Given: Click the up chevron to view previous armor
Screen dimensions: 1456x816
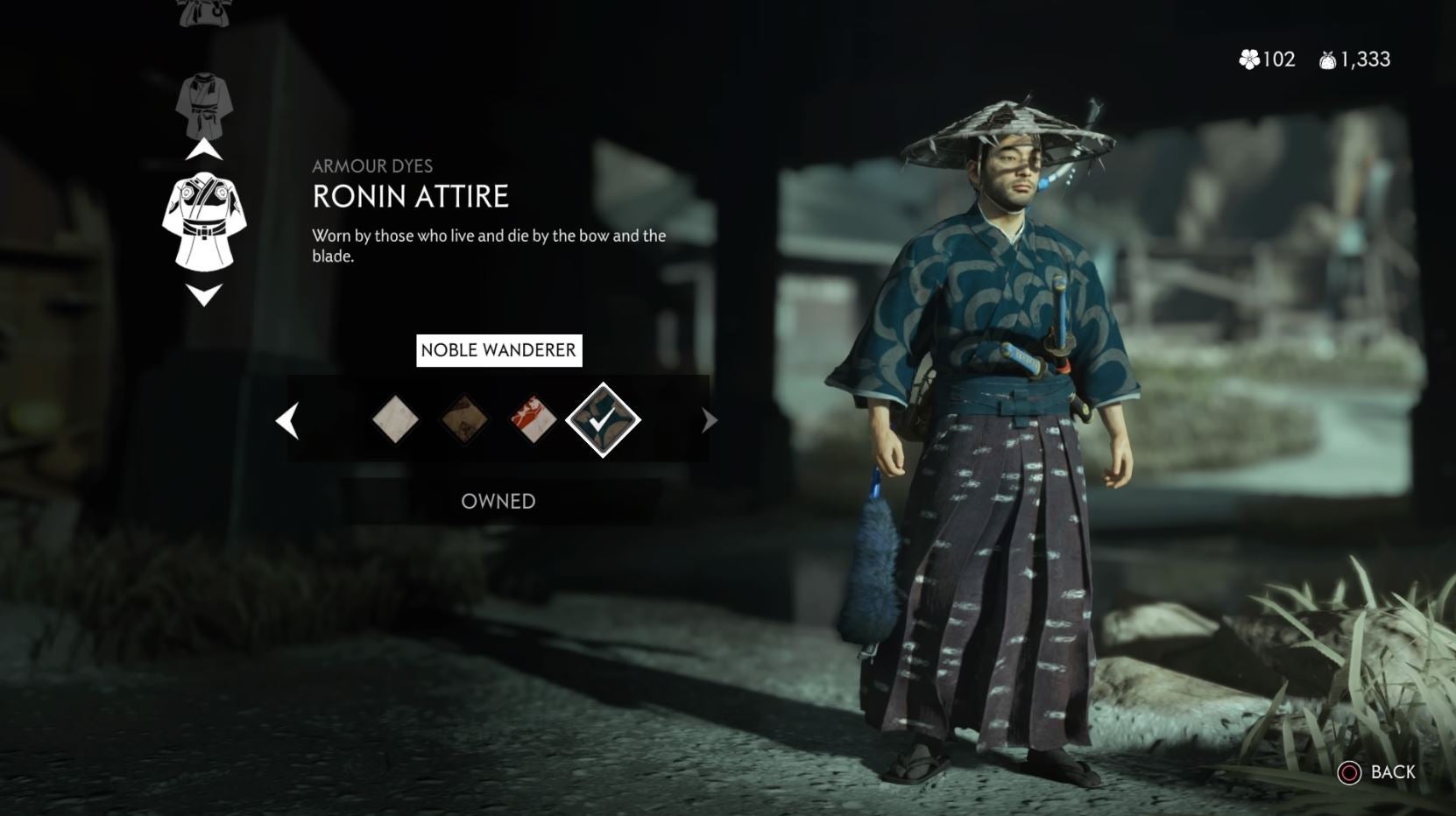Looking at the screenshot, I should pos(205,149).
